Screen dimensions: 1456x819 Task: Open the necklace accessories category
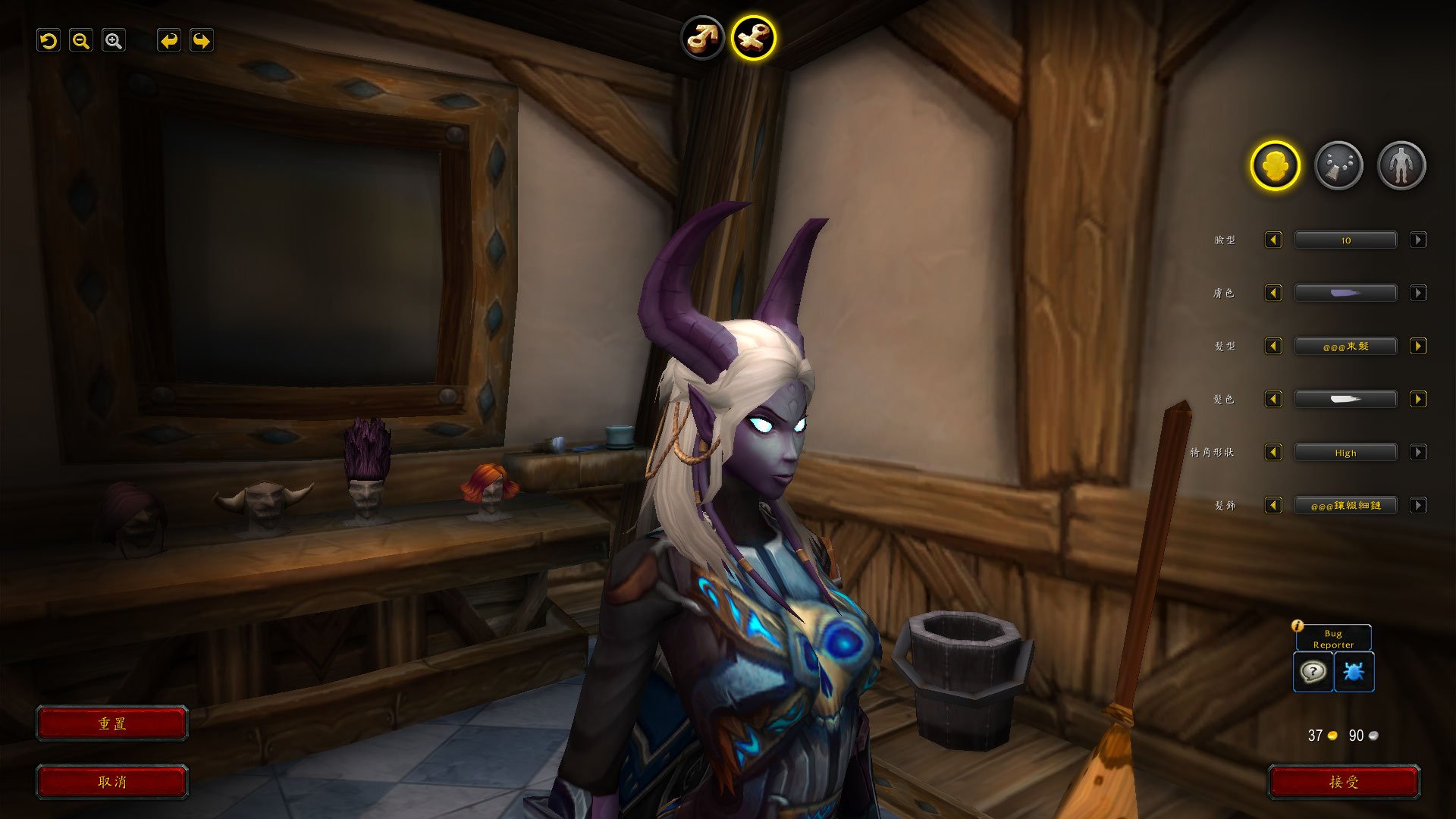[x=1338, y=165]
